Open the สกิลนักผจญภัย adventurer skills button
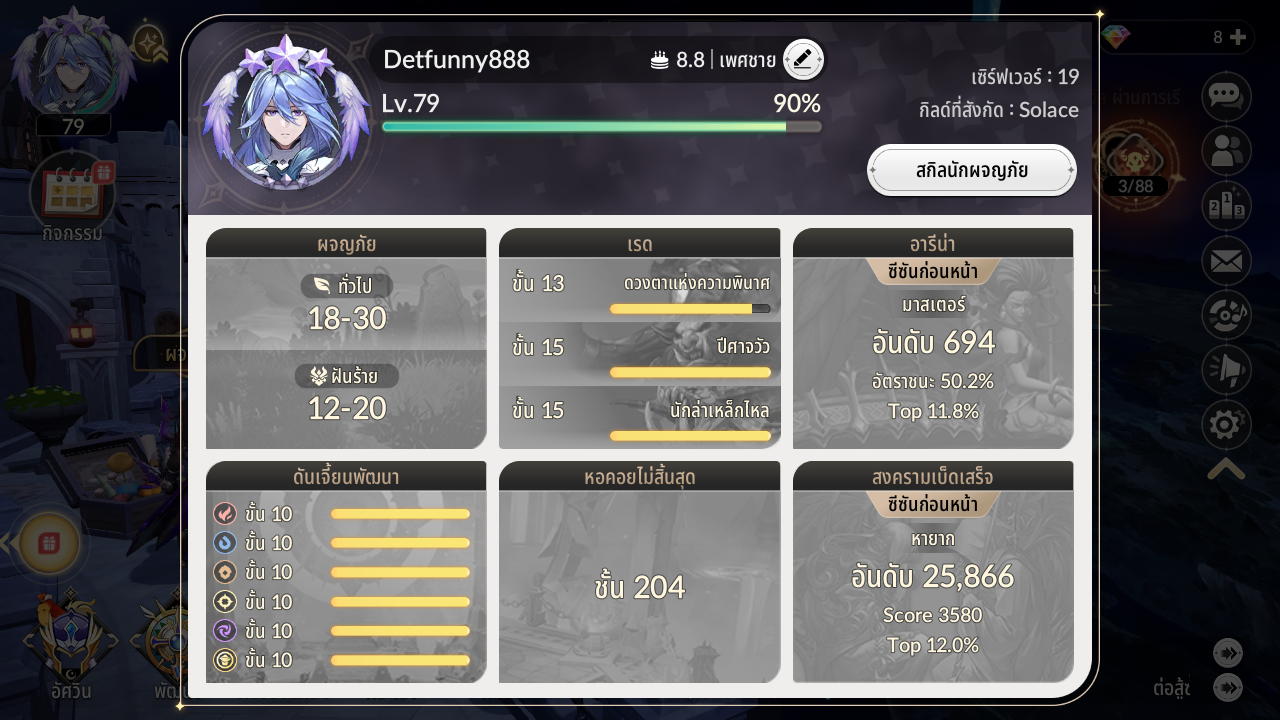Image resolution: width=1280 pixels, height=720 pixels. pyautogui.click(x=971, y=170)
